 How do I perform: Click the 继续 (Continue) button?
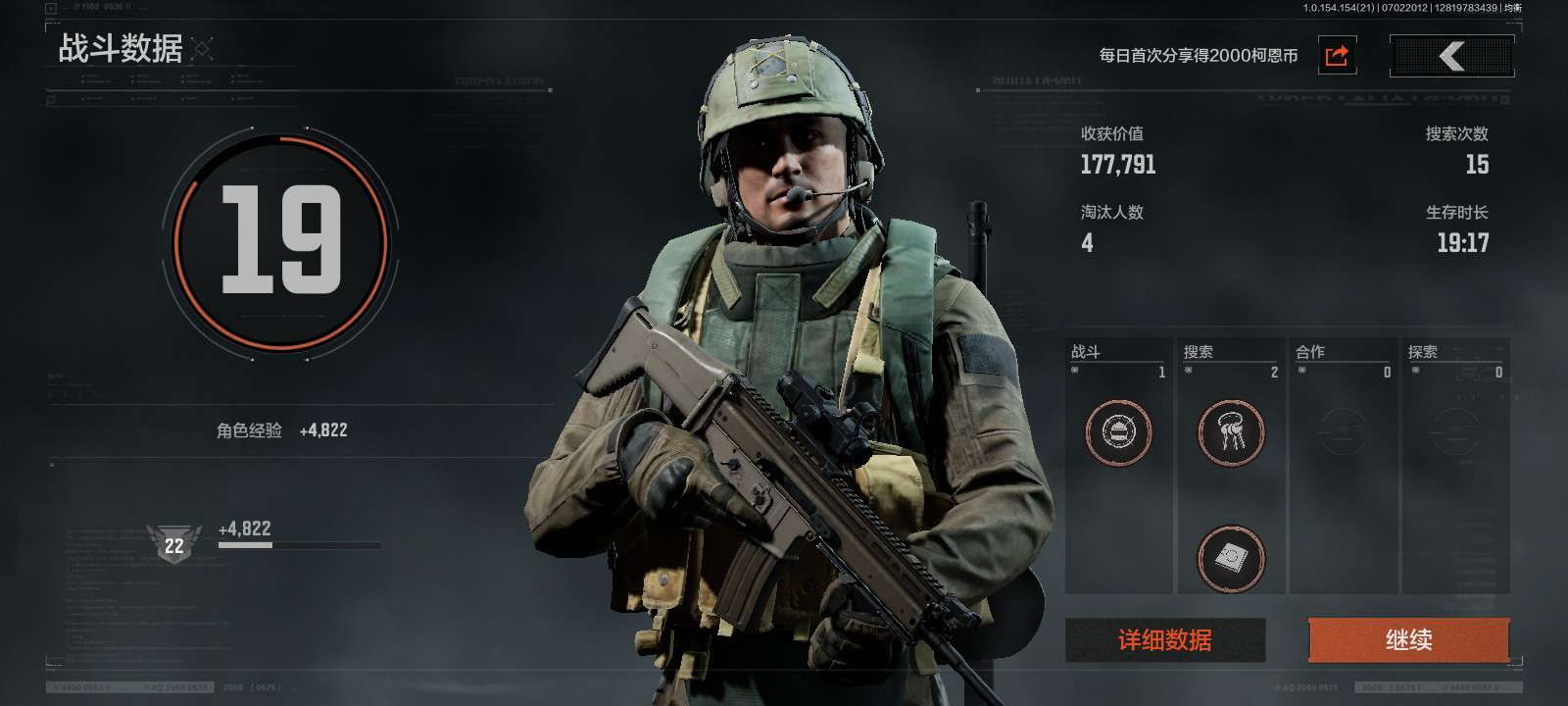click(1408, 640)
